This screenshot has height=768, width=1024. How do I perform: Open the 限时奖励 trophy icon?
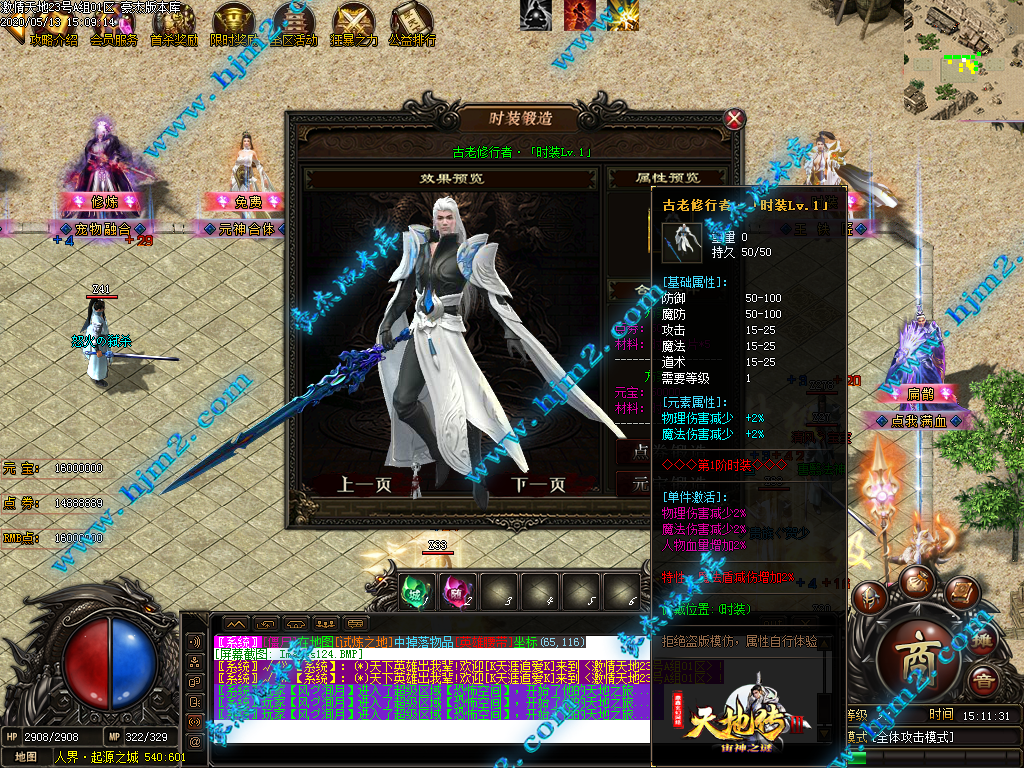click(x=234, y=23)
